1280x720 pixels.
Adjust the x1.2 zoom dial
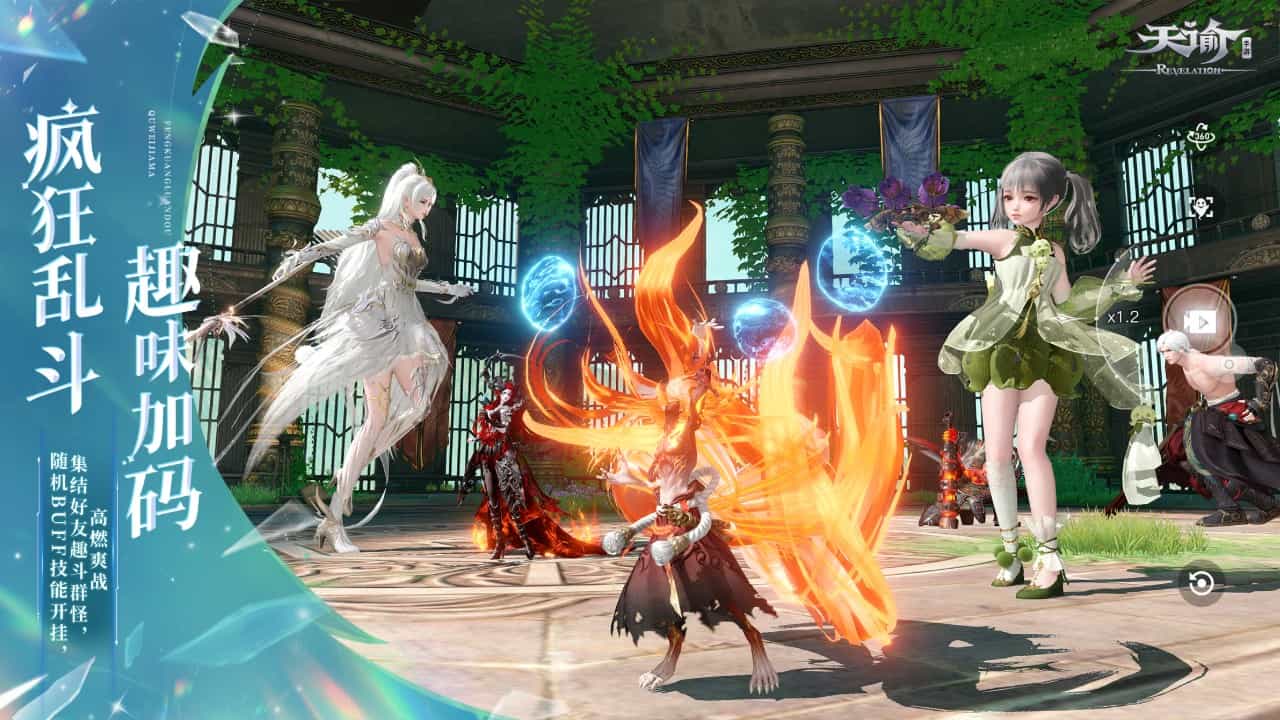click(1122, 317)
